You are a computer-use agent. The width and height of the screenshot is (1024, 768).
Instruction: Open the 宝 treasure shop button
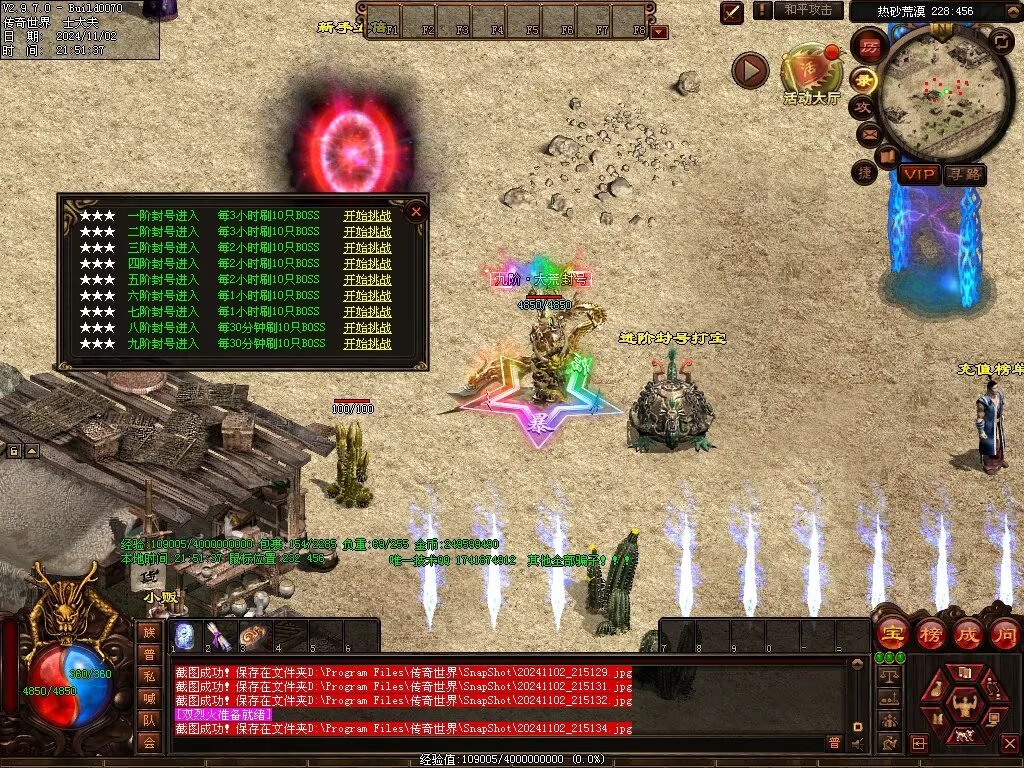[892, 633]
